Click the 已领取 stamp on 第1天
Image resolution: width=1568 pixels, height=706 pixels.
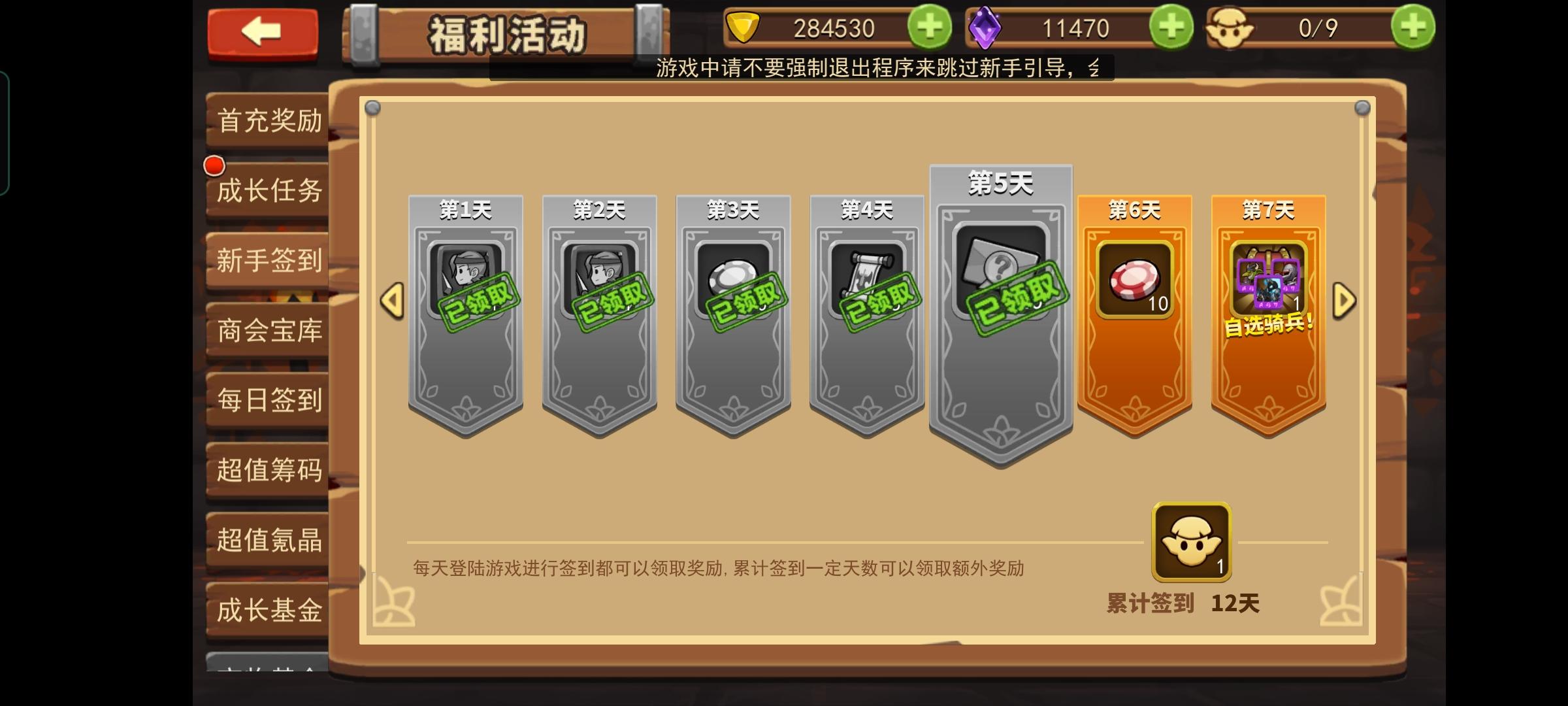(x=480, y=301)
